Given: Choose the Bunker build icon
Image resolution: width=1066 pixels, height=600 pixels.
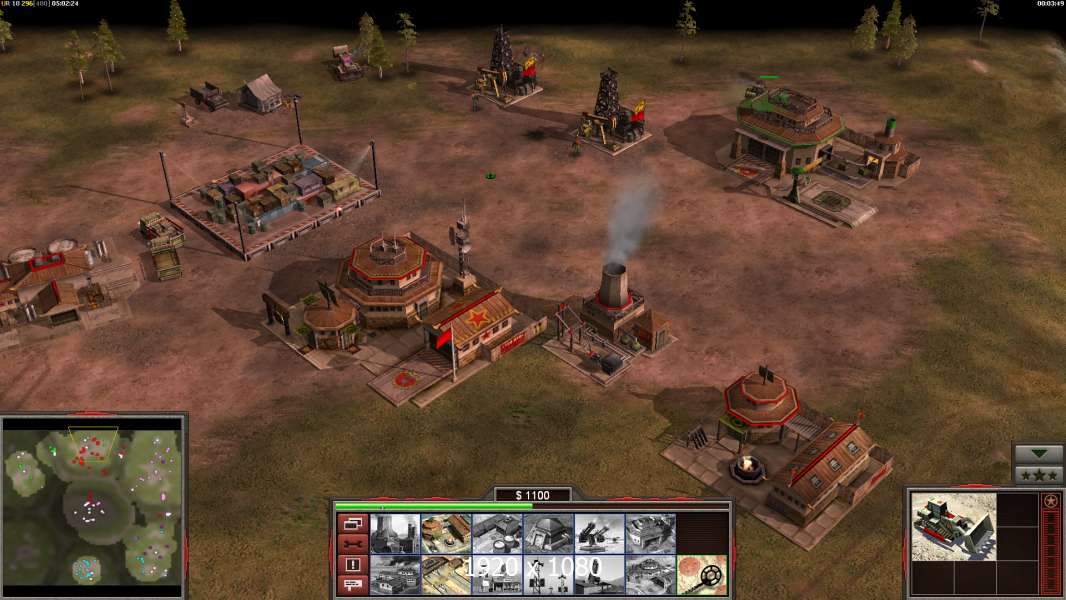Looking at the screenshot, I should point(548,533).
